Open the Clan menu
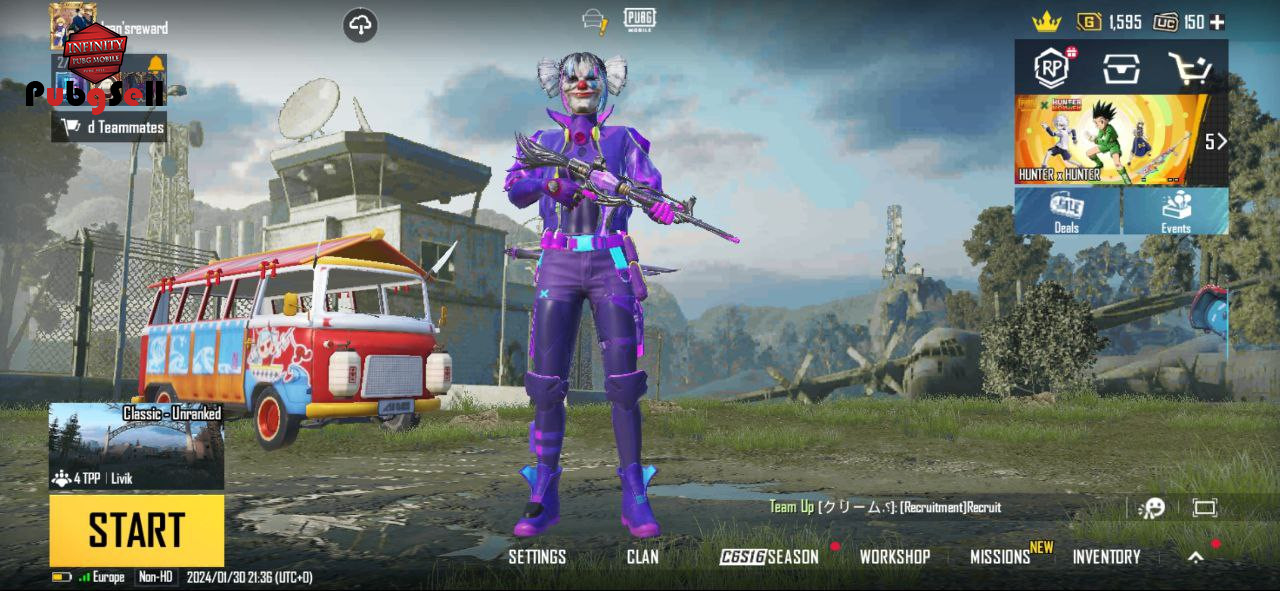This screenshot has width=1280, height=591. tap(642, 557)
